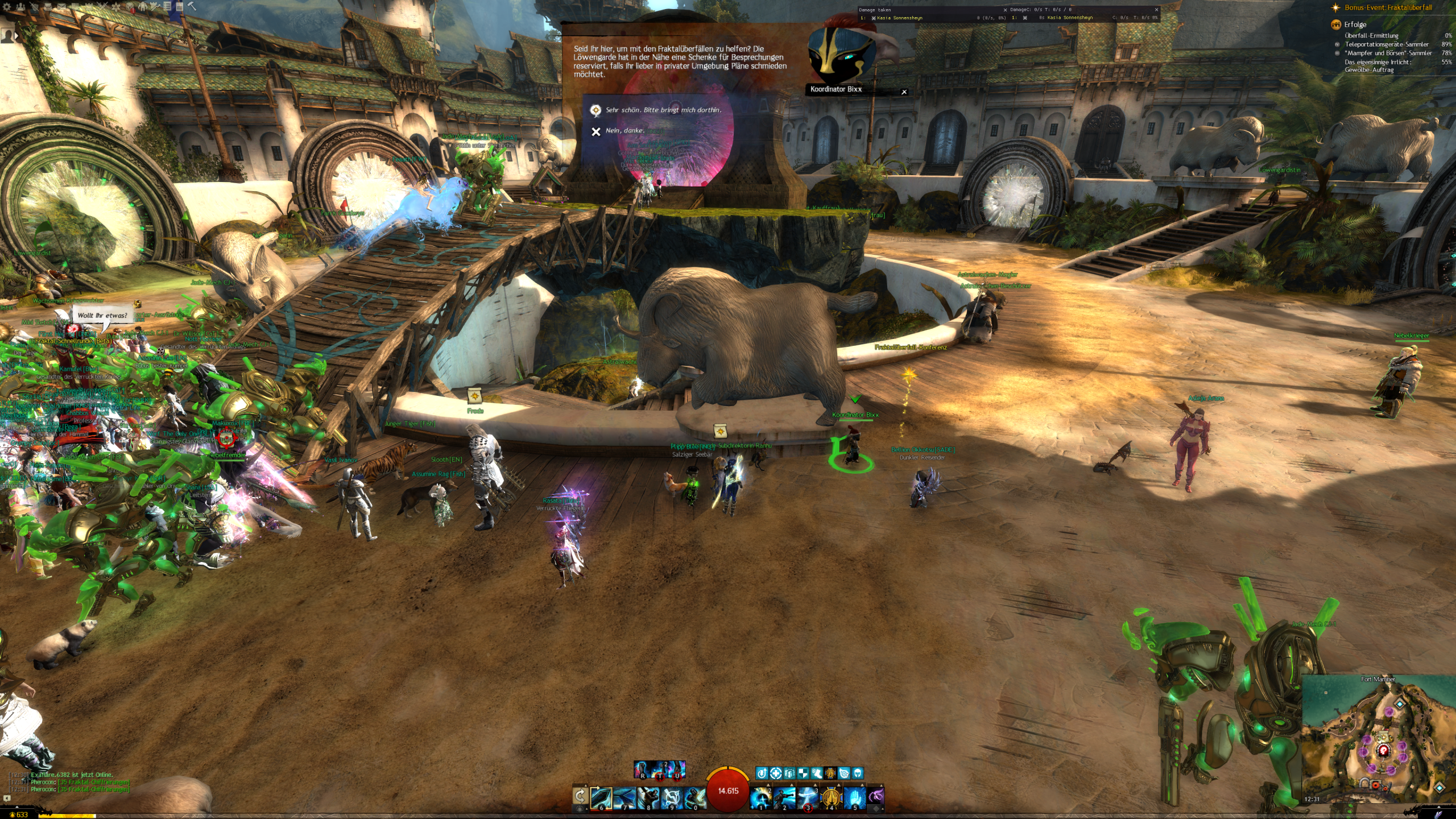
Task: Activate the elite skill in slot 0
Action: 694,798
